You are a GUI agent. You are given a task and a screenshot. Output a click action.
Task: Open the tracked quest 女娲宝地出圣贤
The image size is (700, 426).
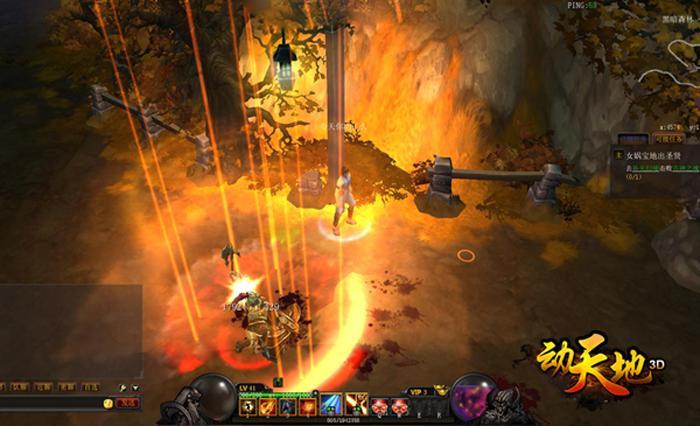[654, 157]
